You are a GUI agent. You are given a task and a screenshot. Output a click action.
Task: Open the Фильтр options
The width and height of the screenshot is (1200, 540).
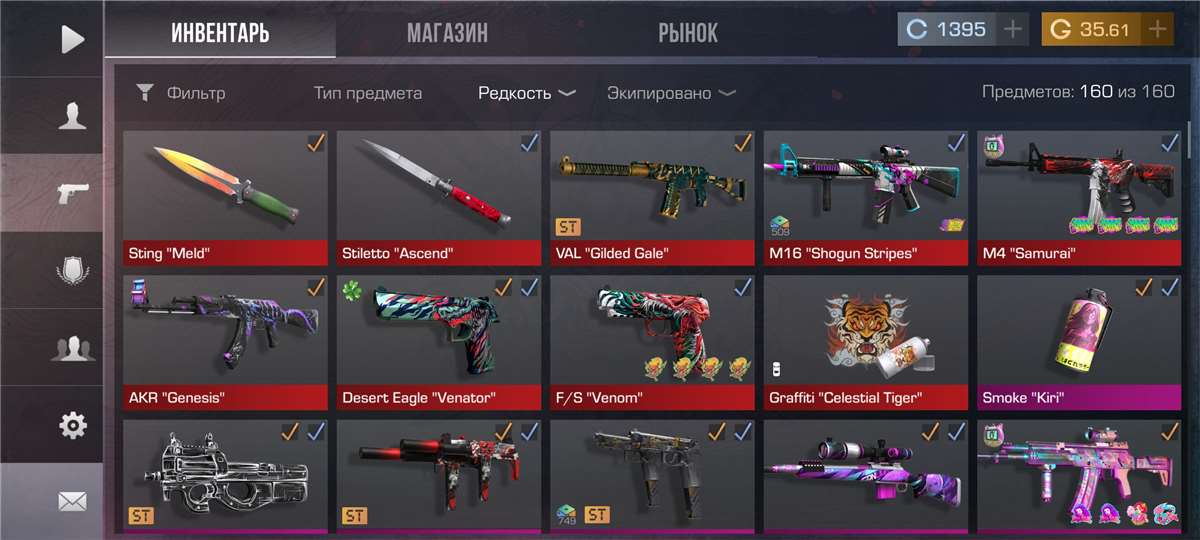pyautogui.click(x=181, y=93)
